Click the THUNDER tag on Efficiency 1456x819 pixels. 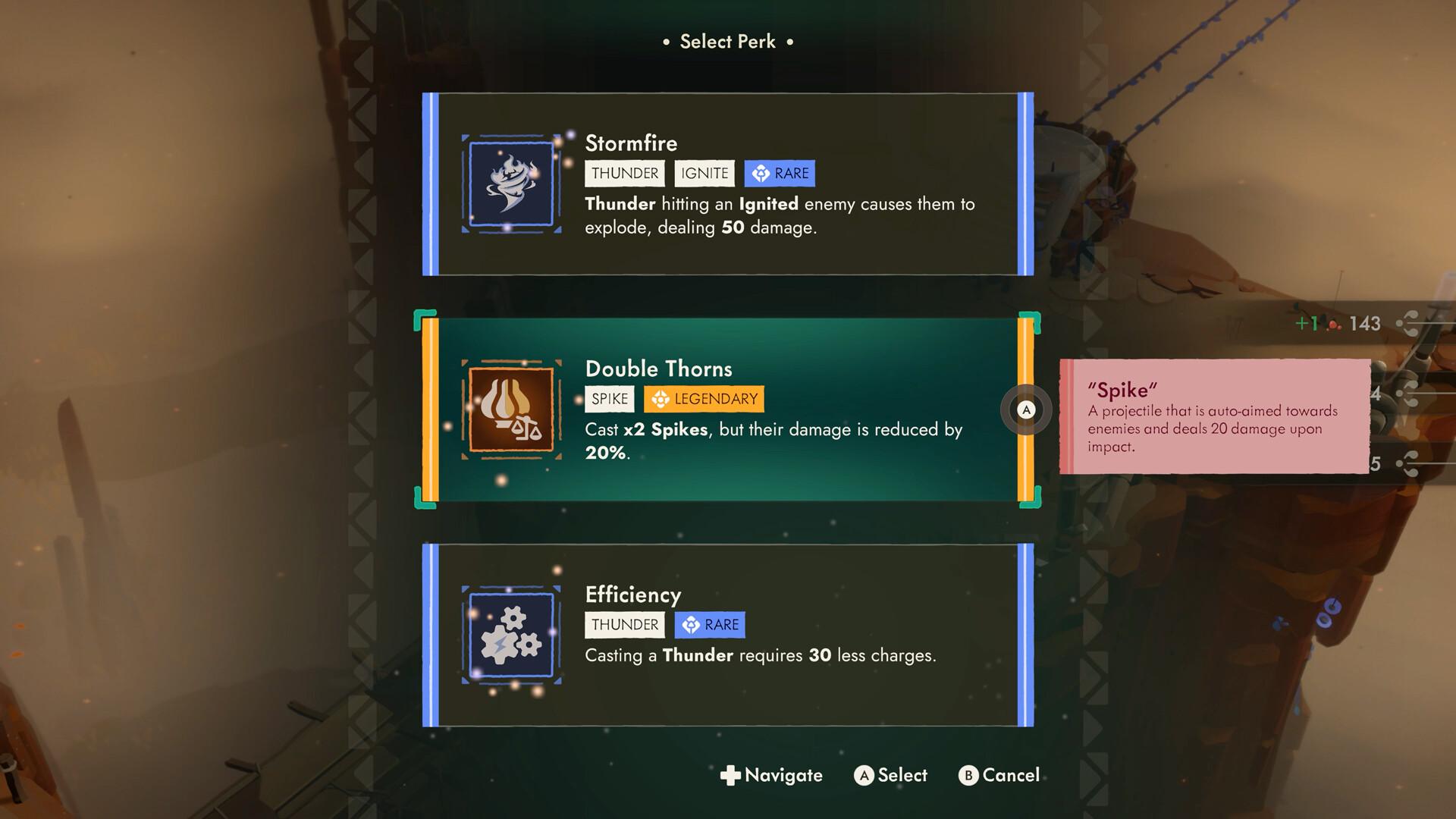[623, 624]
